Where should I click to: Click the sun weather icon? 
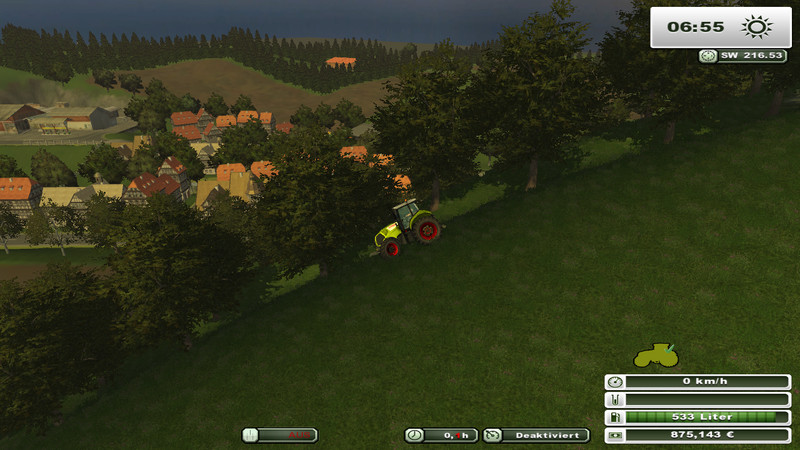[x=752, y=27]
